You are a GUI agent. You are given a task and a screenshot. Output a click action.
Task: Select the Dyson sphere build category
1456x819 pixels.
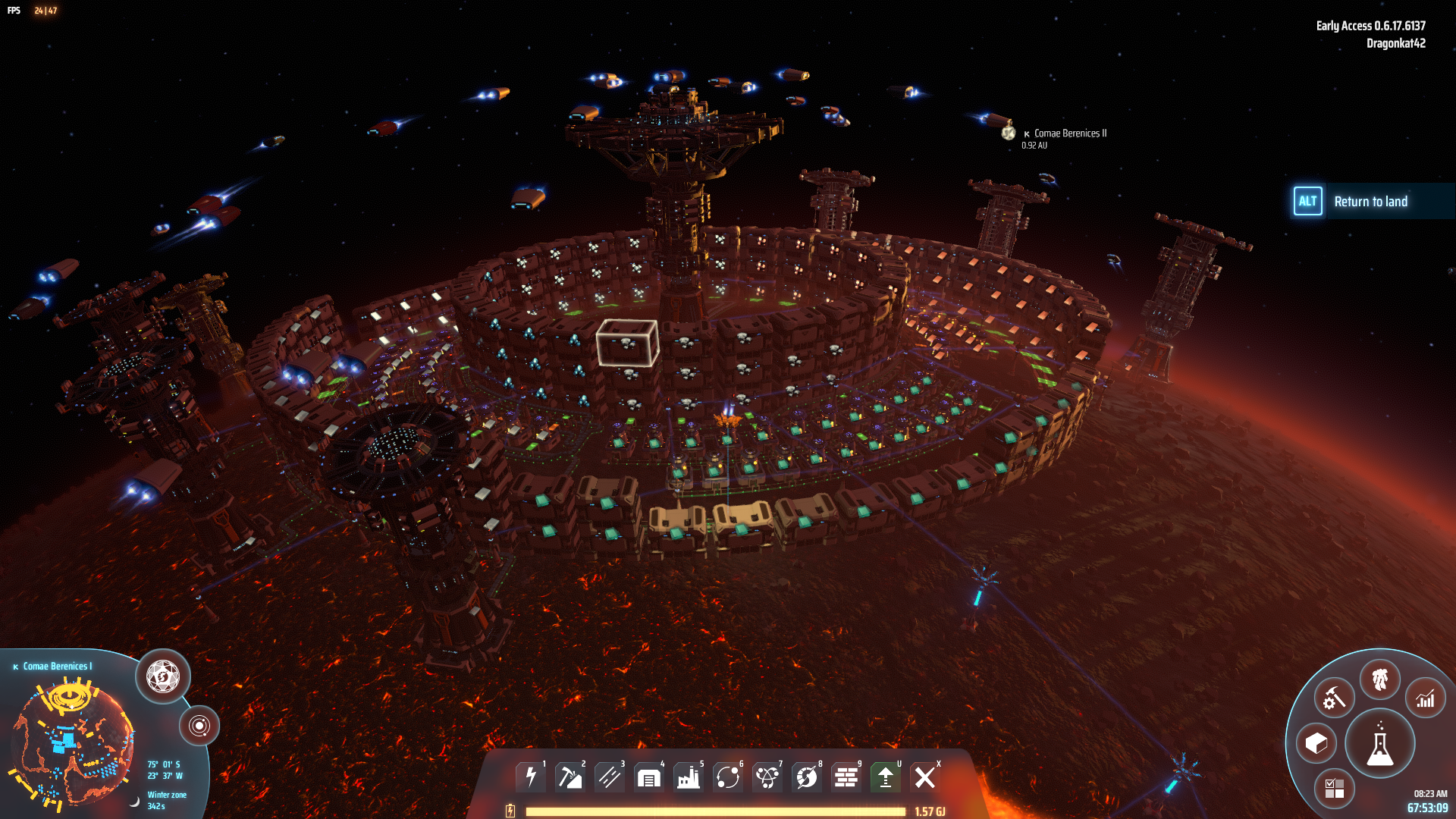pyautogui.click(x=806, y=777)
